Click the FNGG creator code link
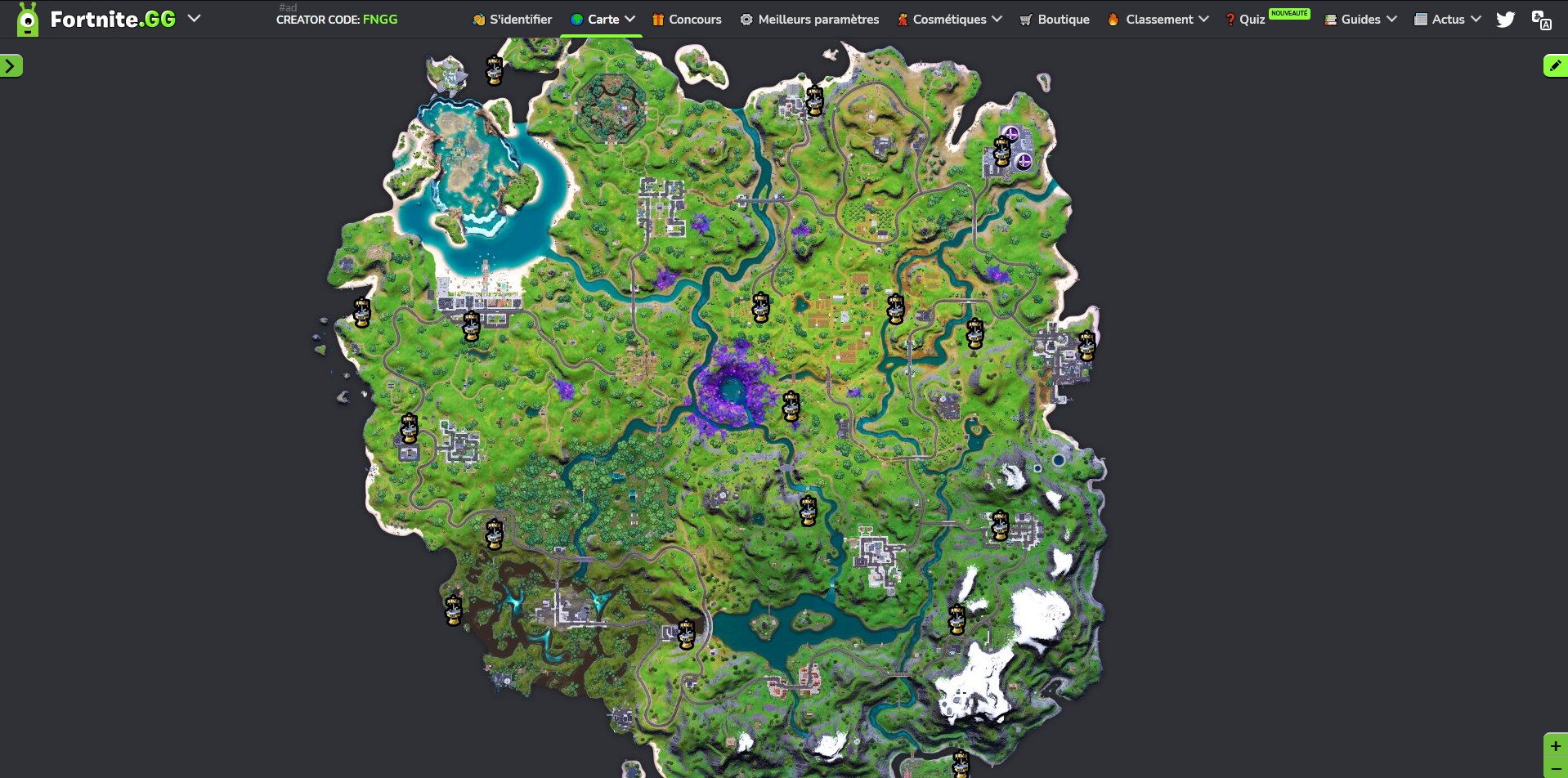 (381, 20)
